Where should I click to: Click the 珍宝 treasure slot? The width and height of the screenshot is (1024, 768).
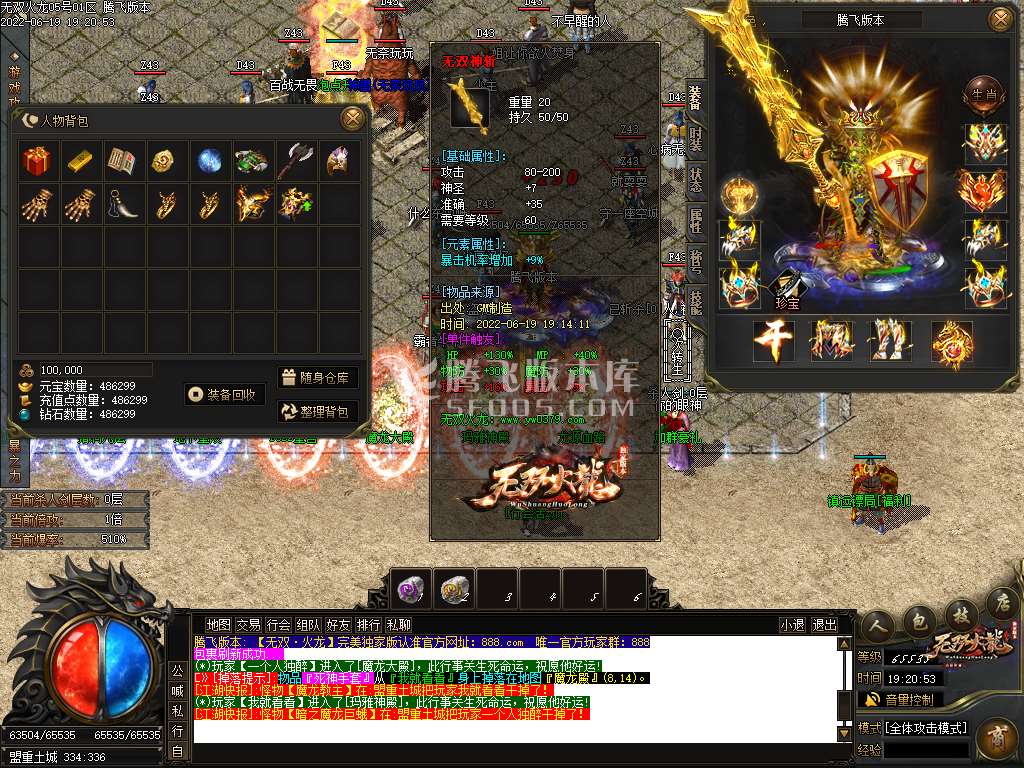click(x=788, y=287)
